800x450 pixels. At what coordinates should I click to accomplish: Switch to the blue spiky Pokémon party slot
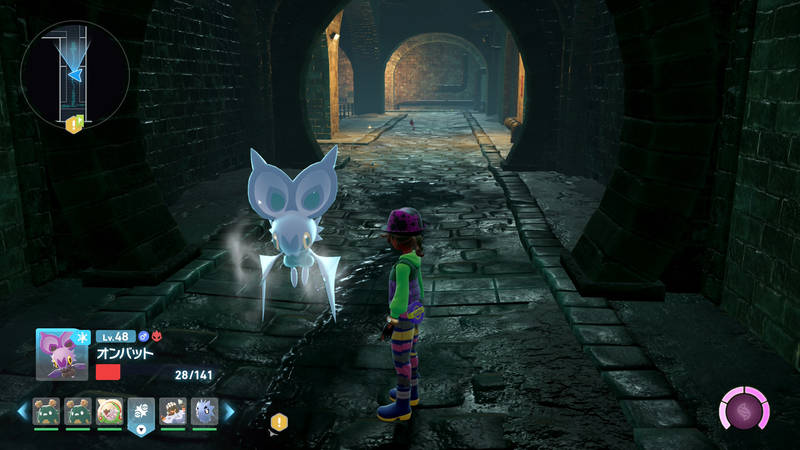(x=204, y=410)
